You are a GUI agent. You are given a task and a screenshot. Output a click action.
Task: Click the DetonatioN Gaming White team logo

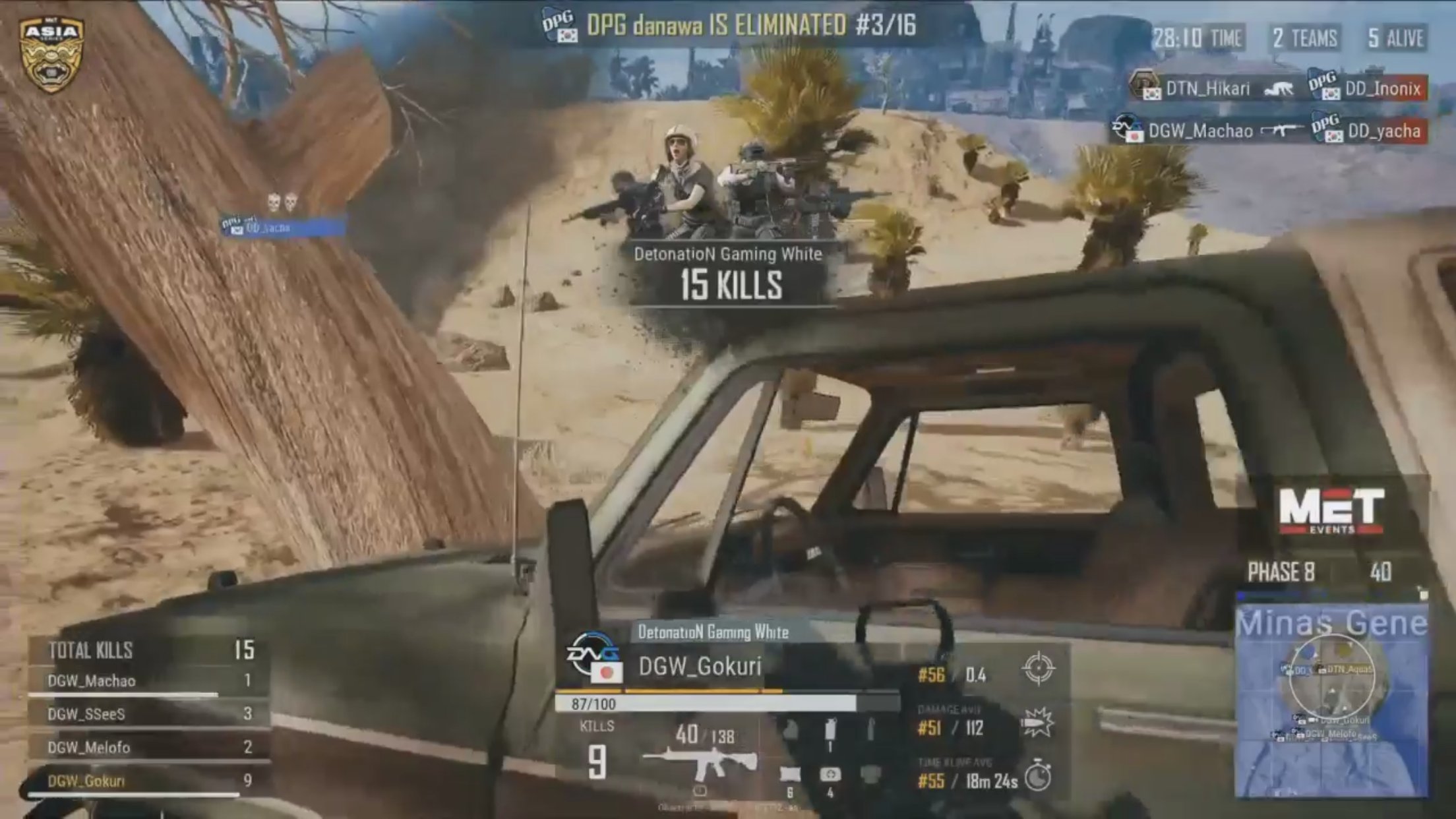coord(593,657)
